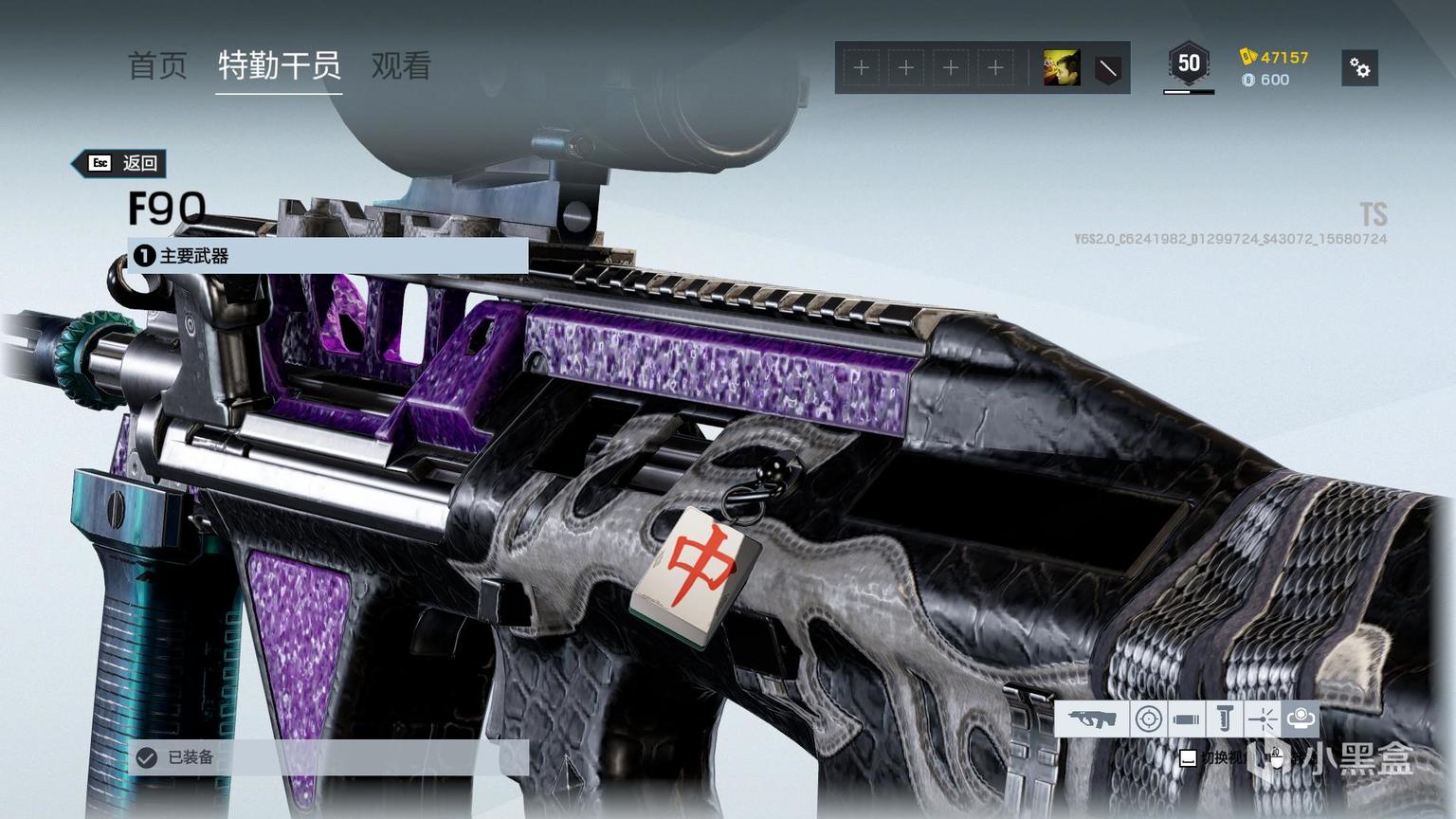Select the weapon skin rifle icon
This screenshot has width=1456, height=819.
pos(1092,719)
